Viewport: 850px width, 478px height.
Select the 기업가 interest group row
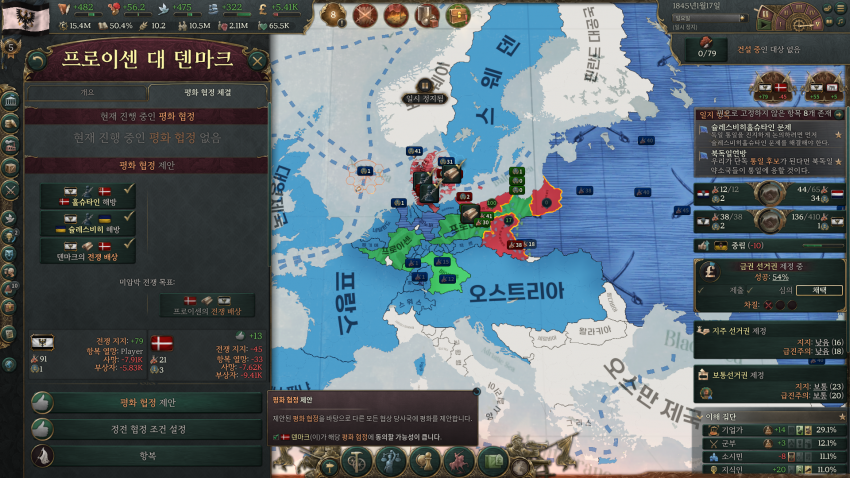click(769, 429)
